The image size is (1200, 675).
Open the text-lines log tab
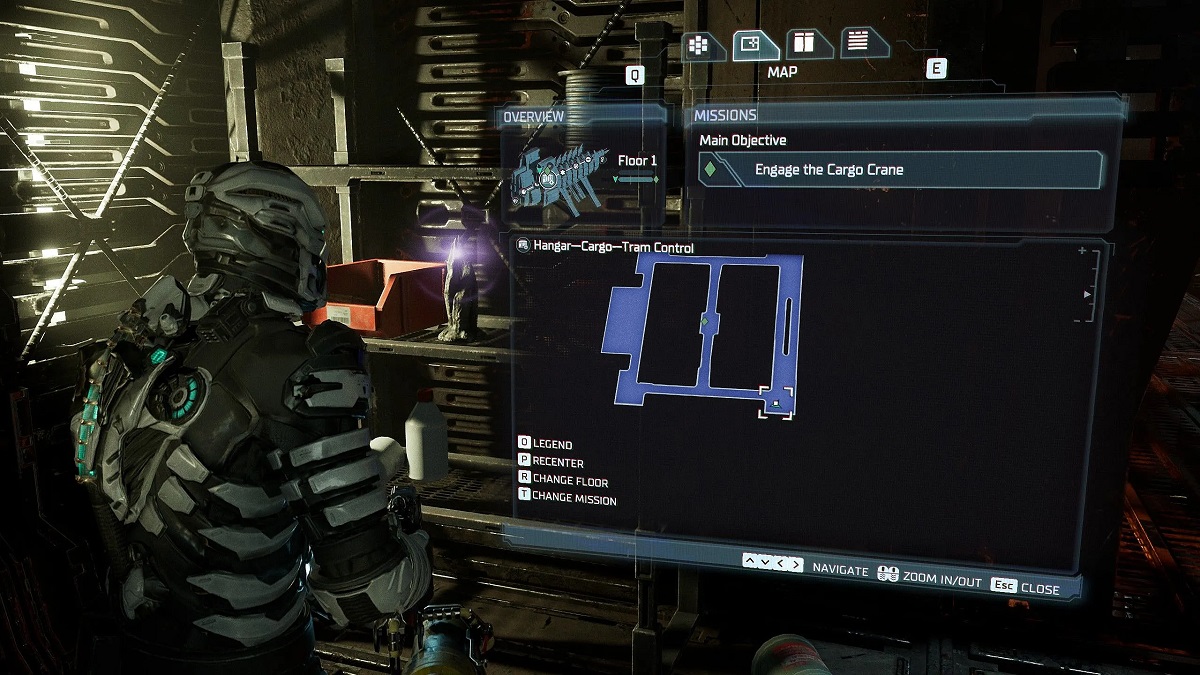858,42
